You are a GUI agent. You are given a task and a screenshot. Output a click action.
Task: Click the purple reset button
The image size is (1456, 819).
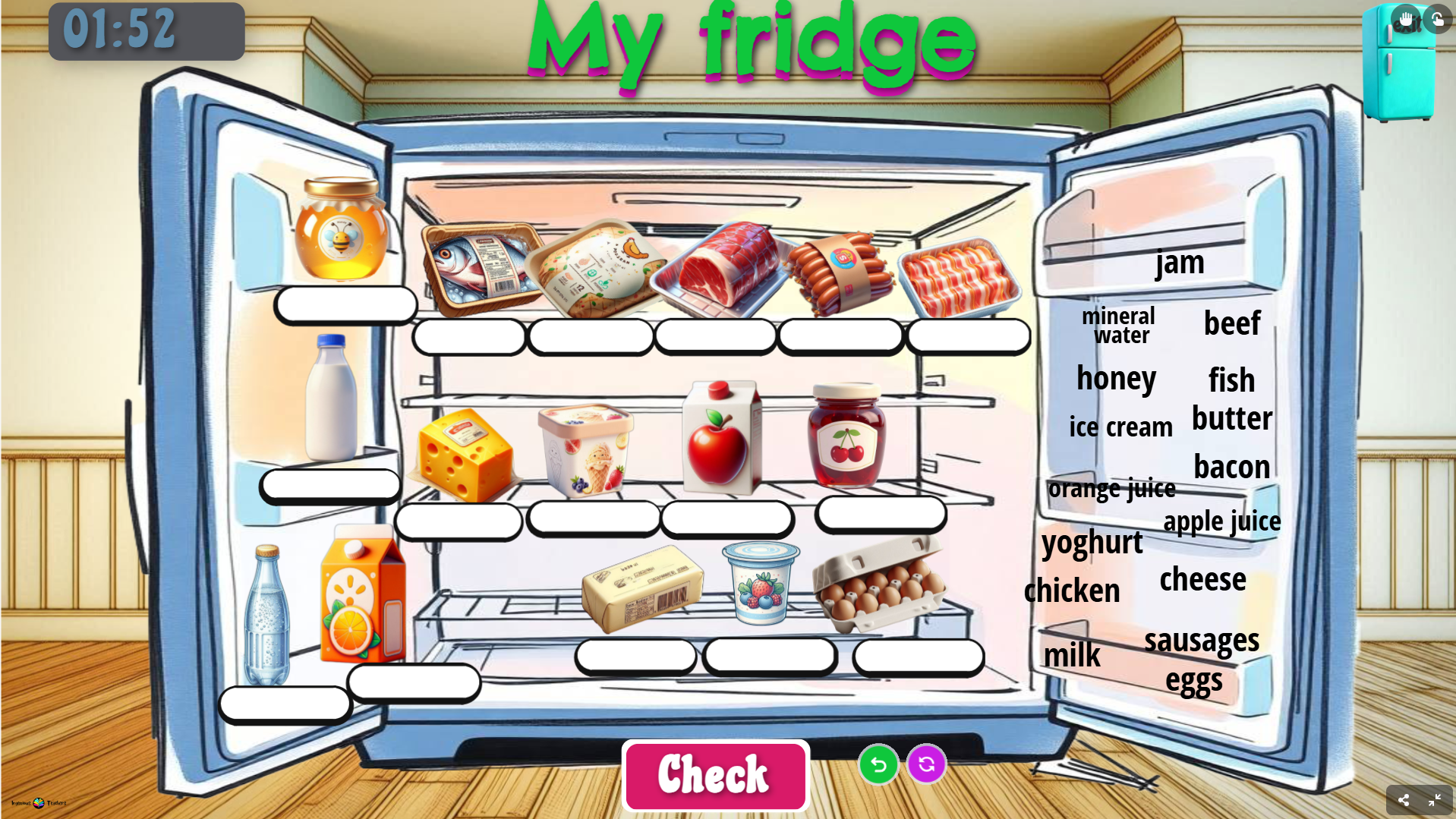(x=926, y=764)
